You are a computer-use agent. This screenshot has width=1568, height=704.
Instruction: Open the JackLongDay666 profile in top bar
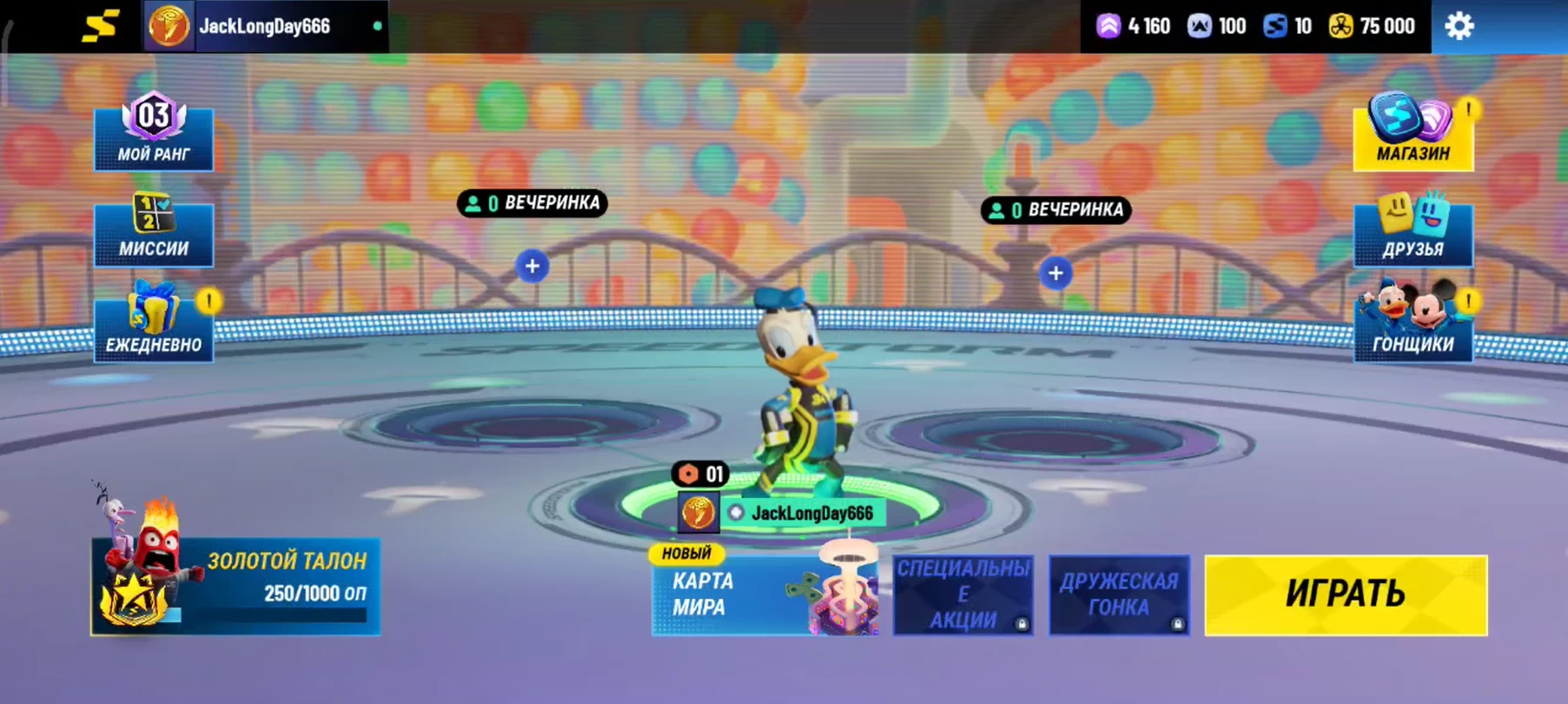[264, 26]
